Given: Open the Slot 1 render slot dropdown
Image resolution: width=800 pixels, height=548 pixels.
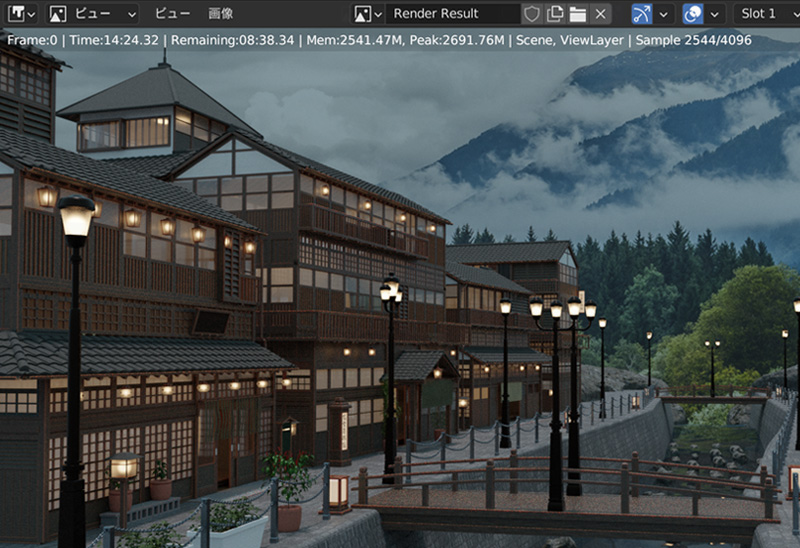Looking at the screenshot, I should 765,14.
